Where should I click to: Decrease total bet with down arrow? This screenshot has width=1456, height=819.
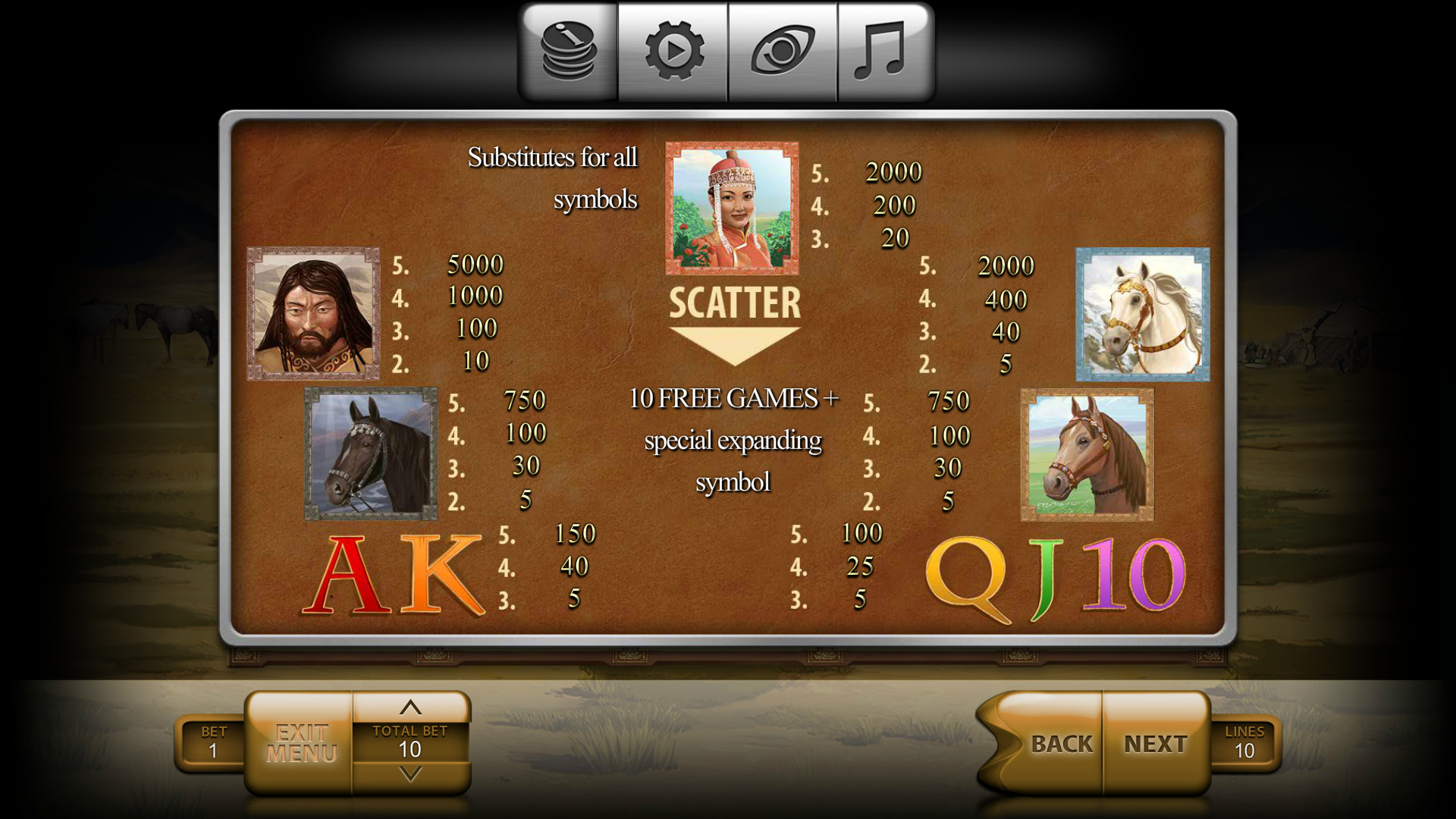(410, 775)
